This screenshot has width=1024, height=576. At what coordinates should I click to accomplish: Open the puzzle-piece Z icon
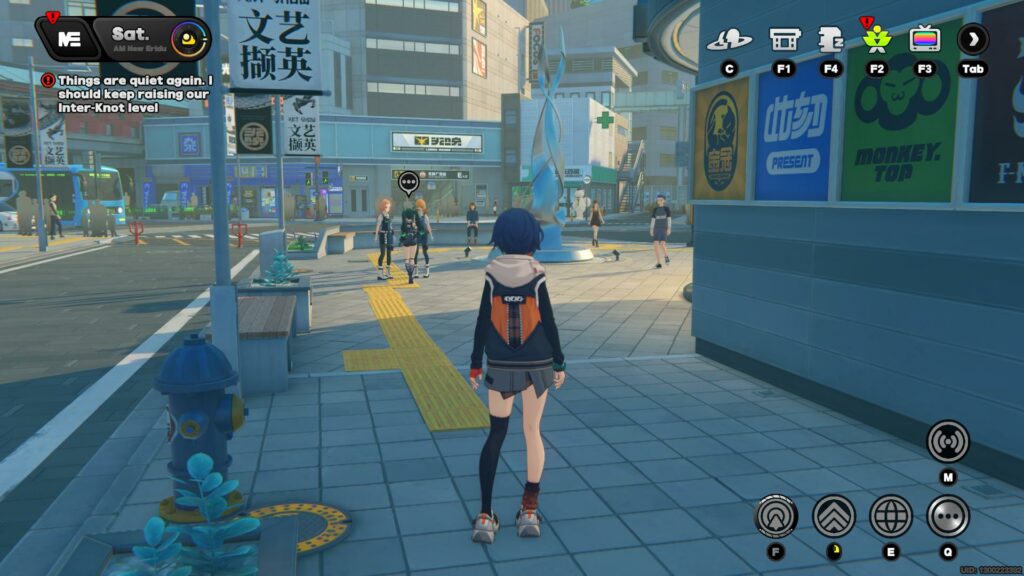(x=830, y=40)
